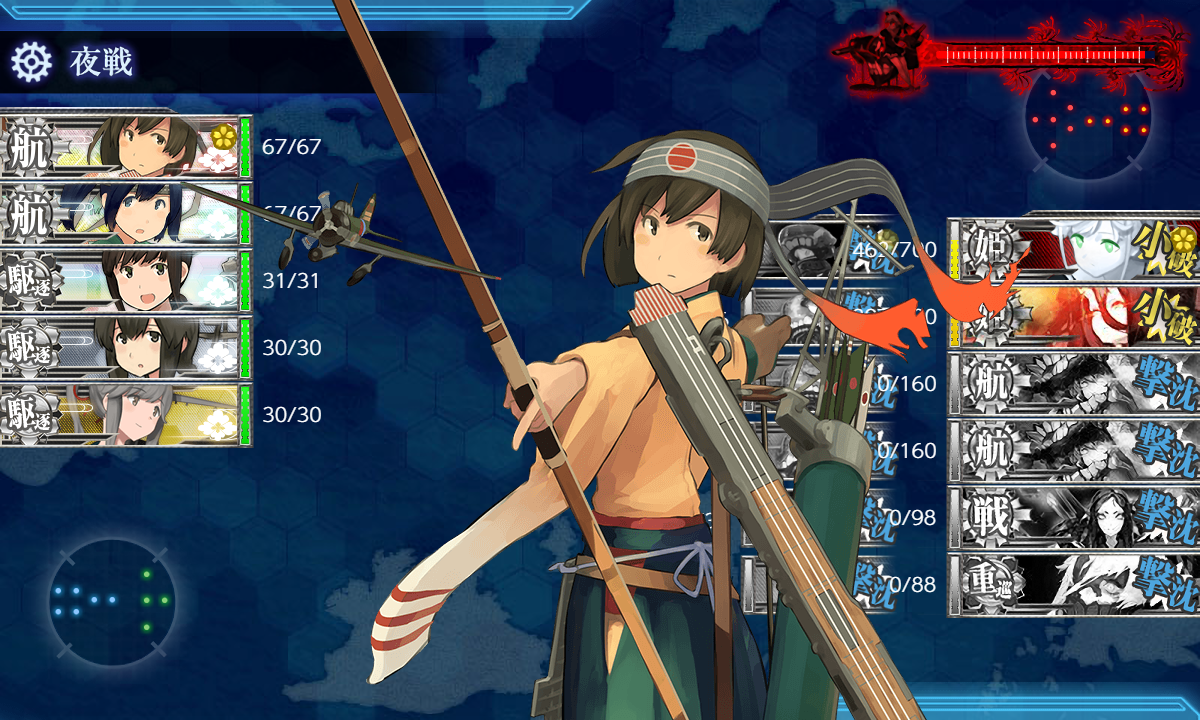Select the white-haired enemy princess banner
The height and width of the screenshot is (720, 1200).
(x=1073, y=247)
